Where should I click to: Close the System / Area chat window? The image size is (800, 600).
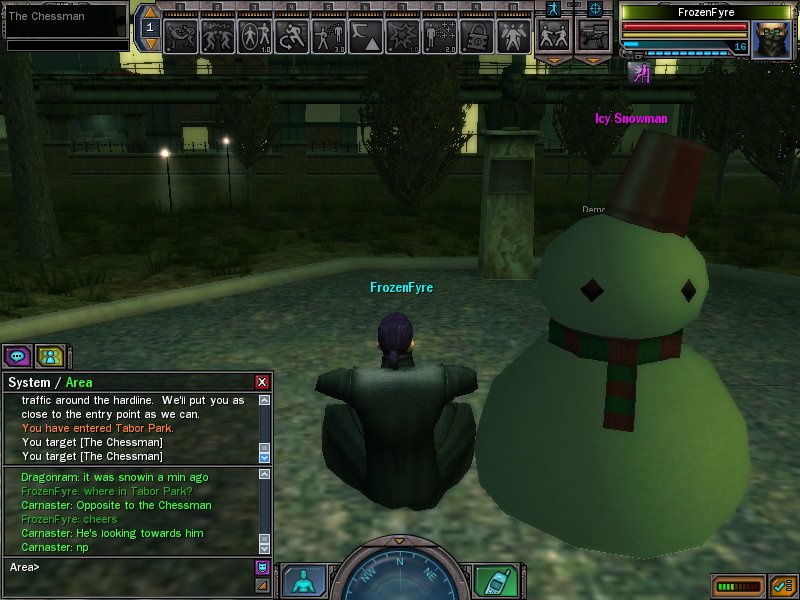pos(262,382)
